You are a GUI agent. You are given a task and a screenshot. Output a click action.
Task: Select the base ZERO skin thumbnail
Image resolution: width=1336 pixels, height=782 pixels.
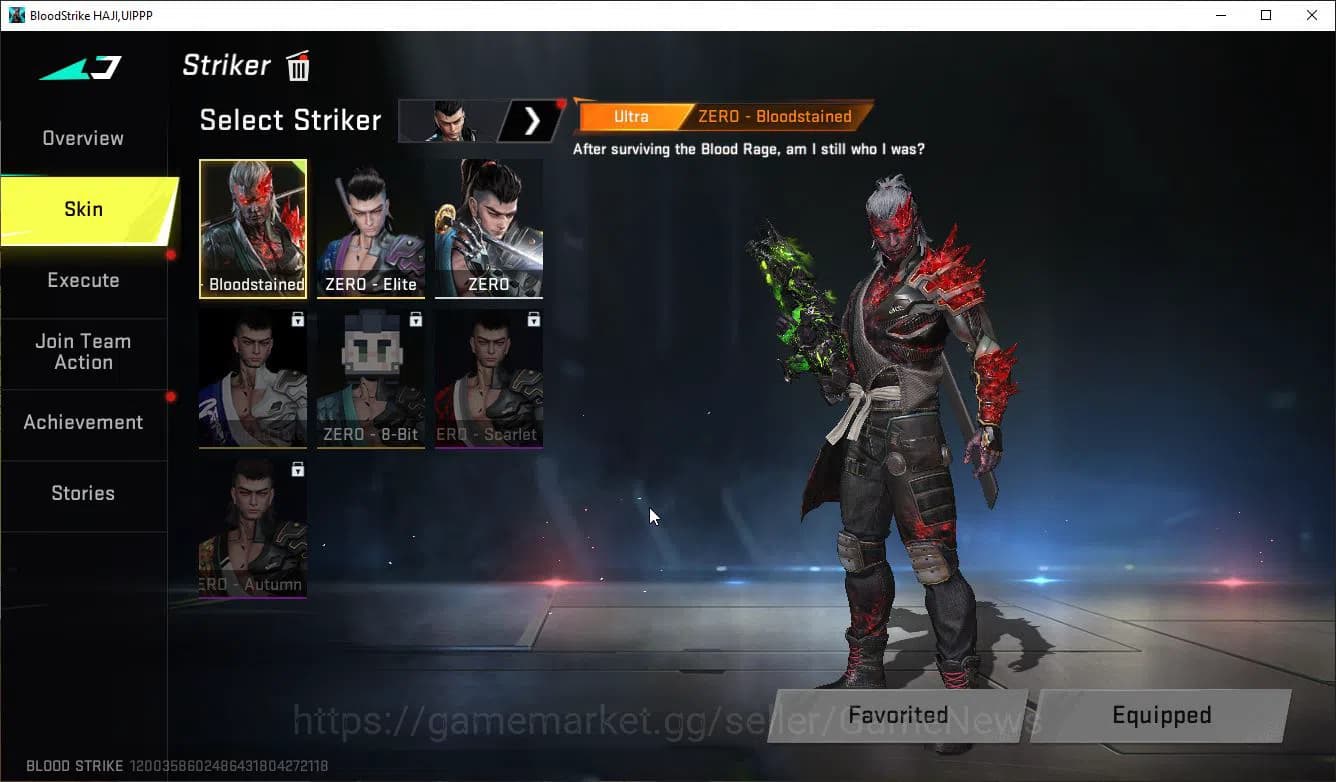[x=488, y=228]
